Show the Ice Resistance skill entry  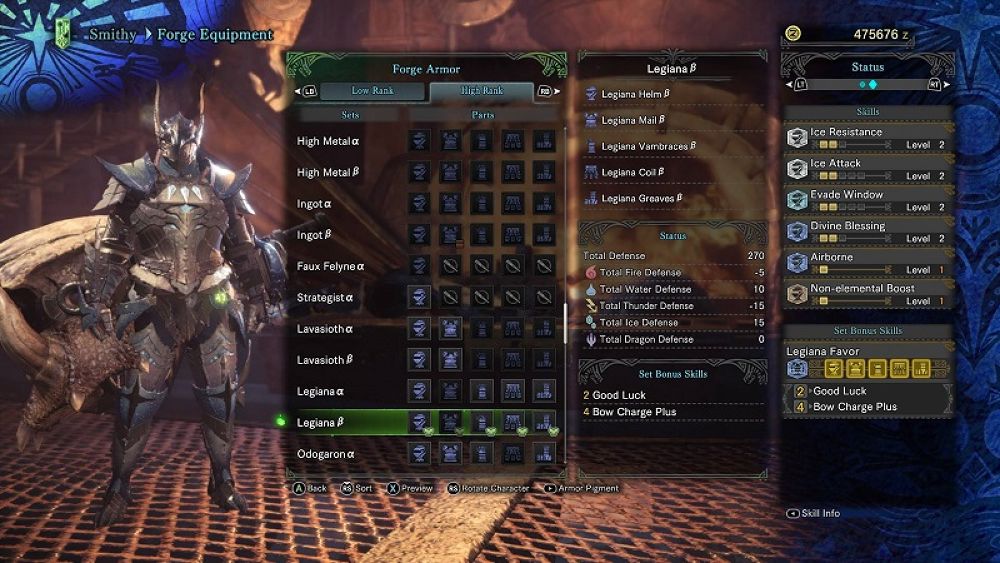pos(867,137)
